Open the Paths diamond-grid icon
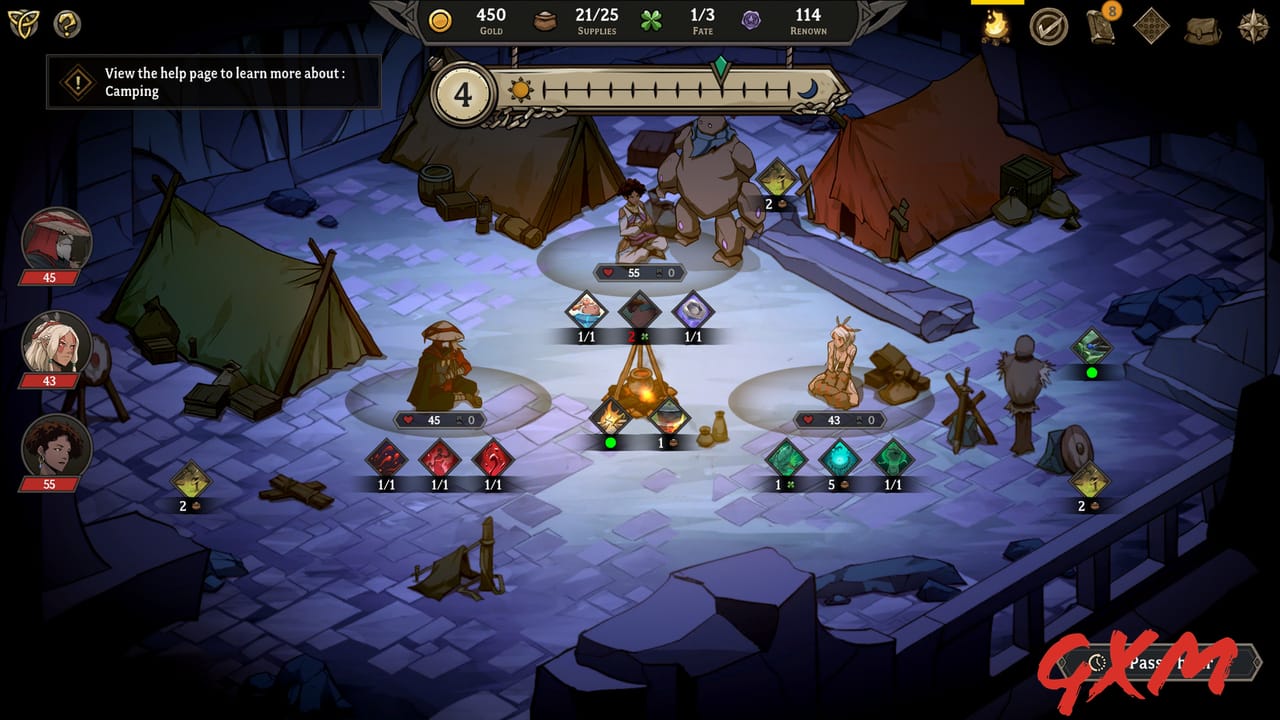Viewport: 1280px width, 720px height. [x=1152, y=27]
